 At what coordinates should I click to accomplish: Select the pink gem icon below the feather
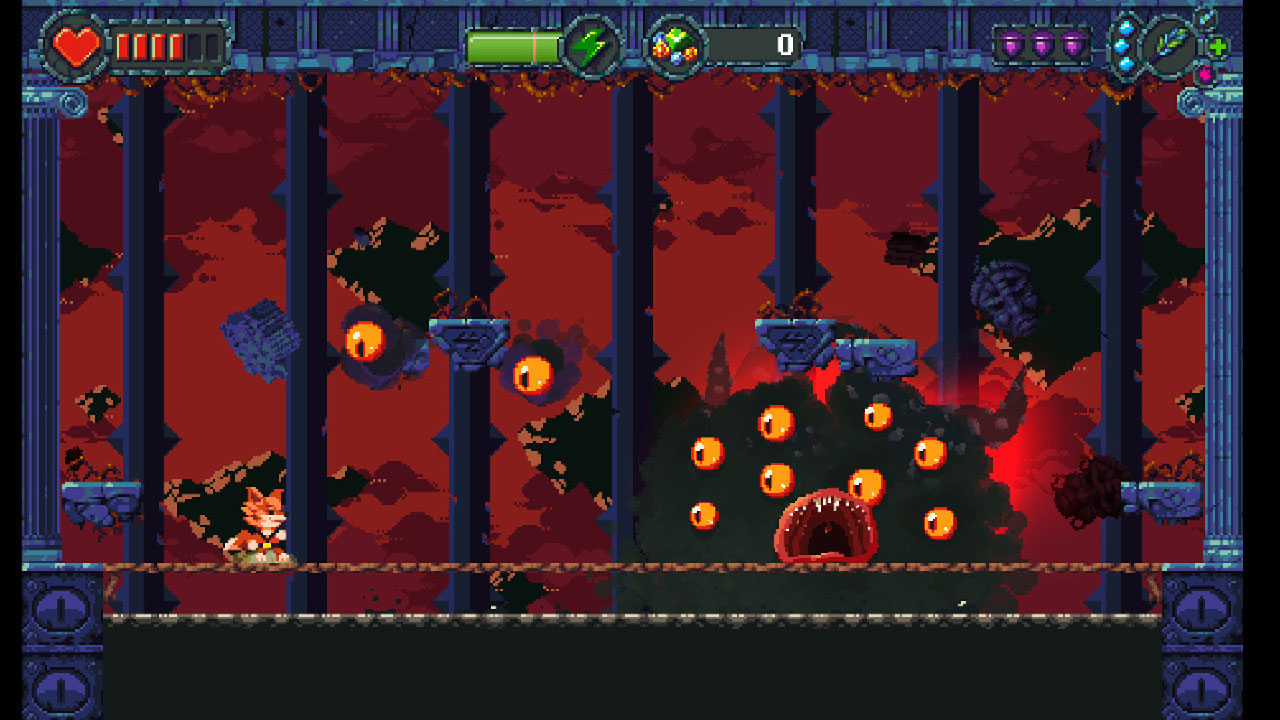1206,76
